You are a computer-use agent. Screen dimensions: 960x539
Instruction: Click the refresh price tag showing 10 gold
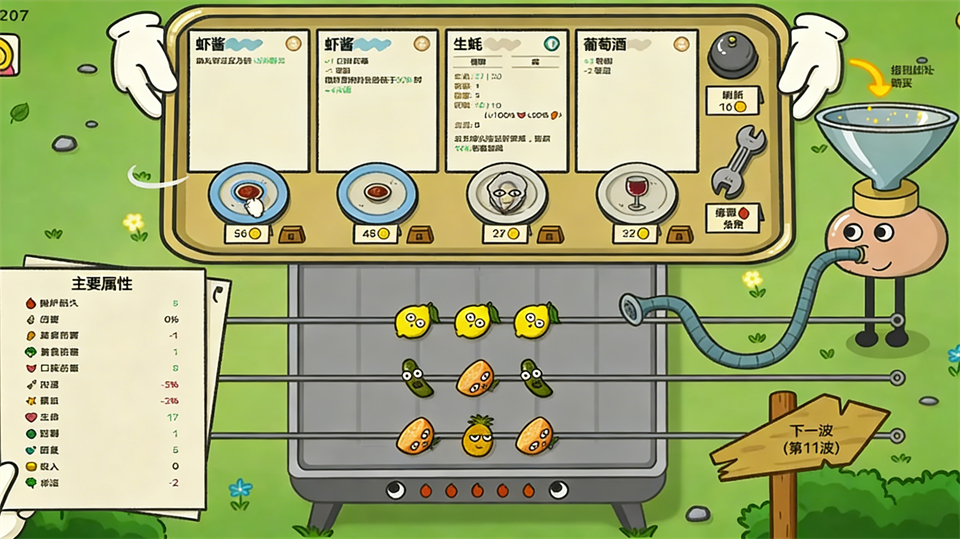pos(734,100)
